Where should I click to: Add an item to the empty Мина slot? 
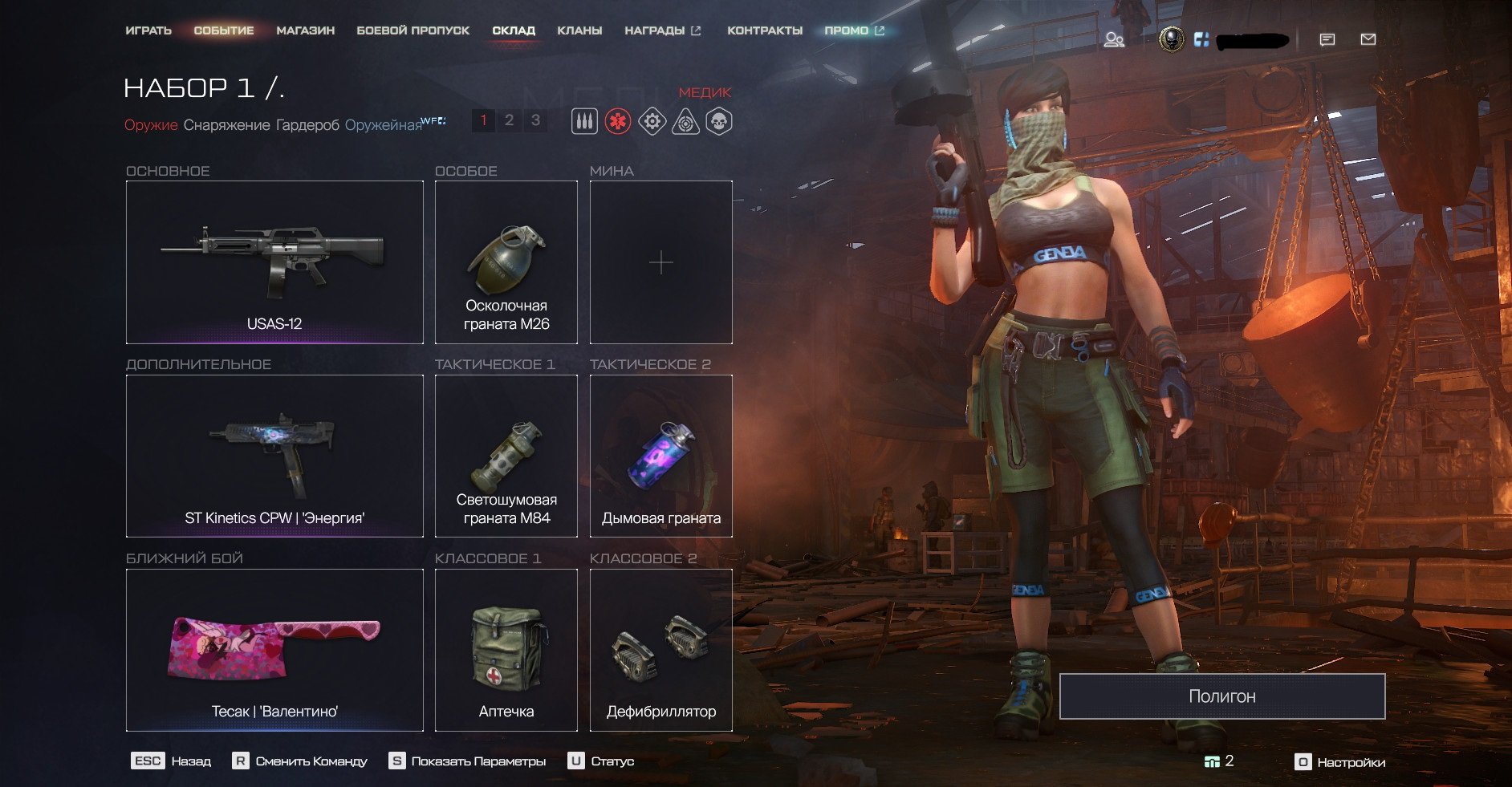660,262
